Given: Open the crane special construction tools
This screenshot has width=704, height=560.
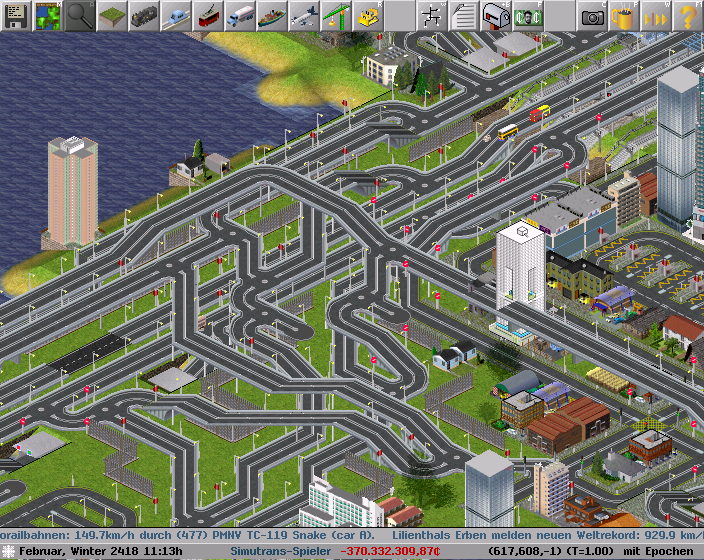Looking at the screenshot, I should click(x=336, y=16).
